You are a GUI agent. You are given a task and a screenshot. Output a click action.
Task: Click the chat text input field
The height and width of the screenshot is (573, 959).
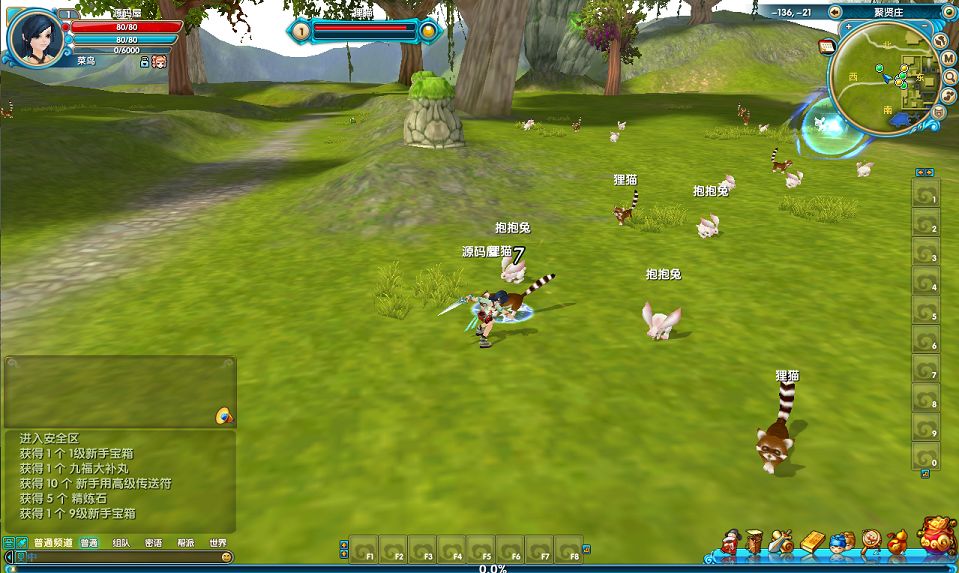(x=120, y=557)
